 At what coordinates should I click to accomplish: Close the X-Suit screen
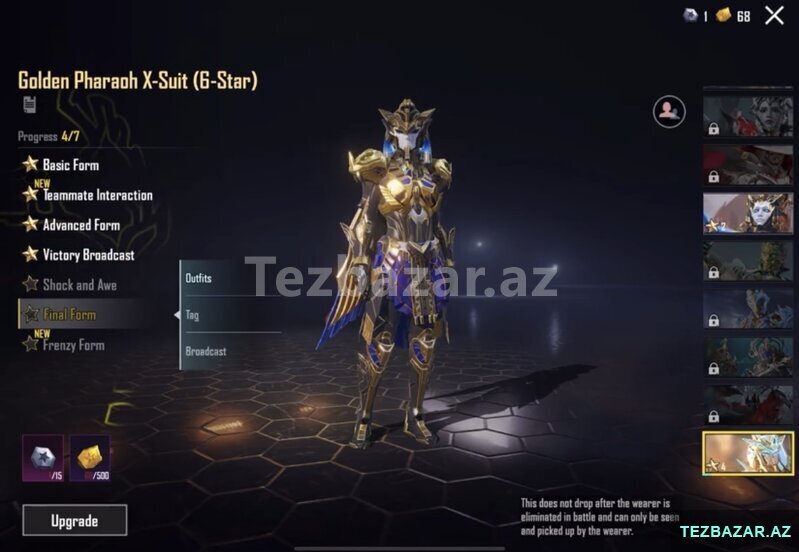(774, 15)
